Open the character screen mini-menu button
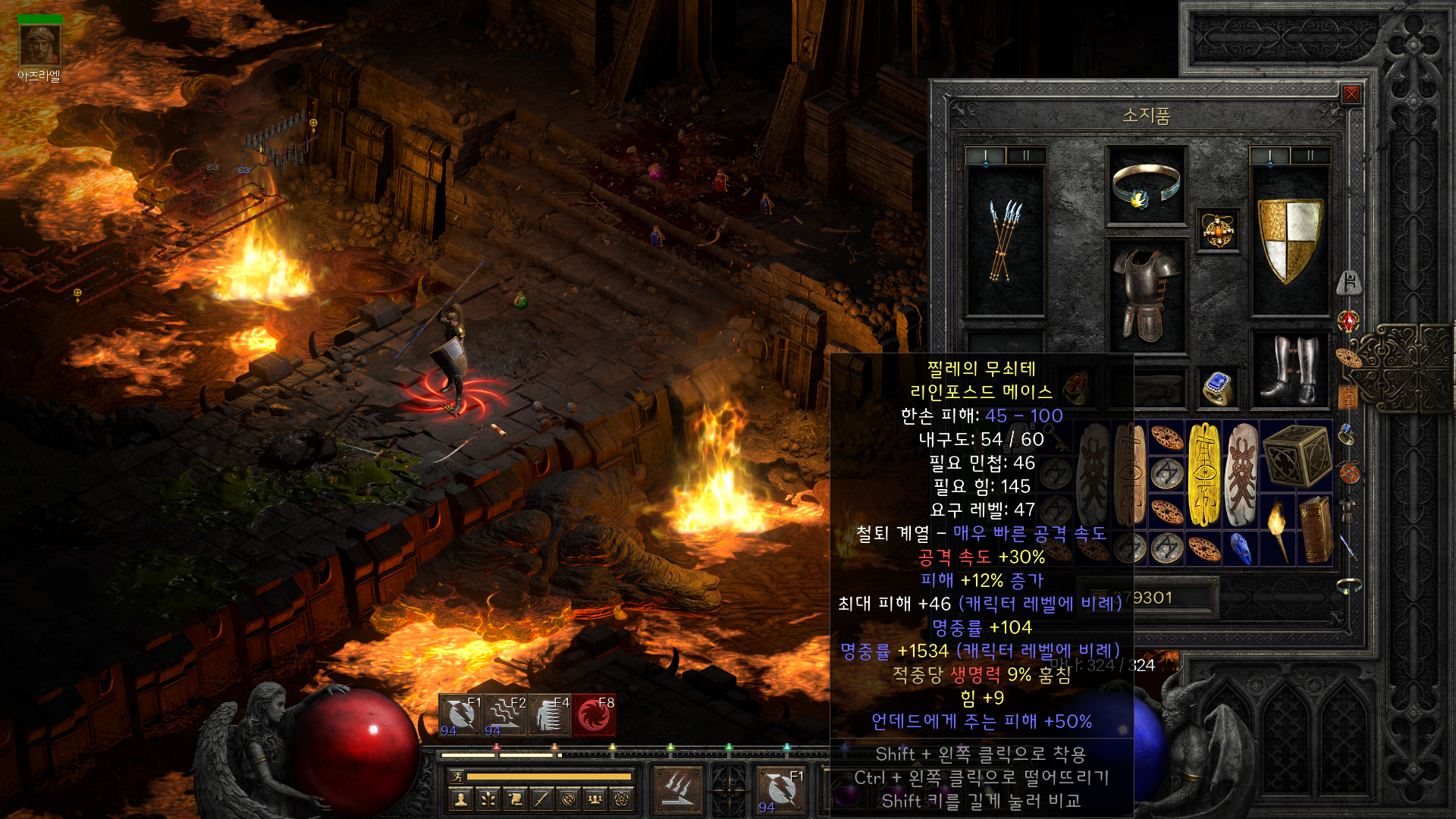 tap(461, 799)
